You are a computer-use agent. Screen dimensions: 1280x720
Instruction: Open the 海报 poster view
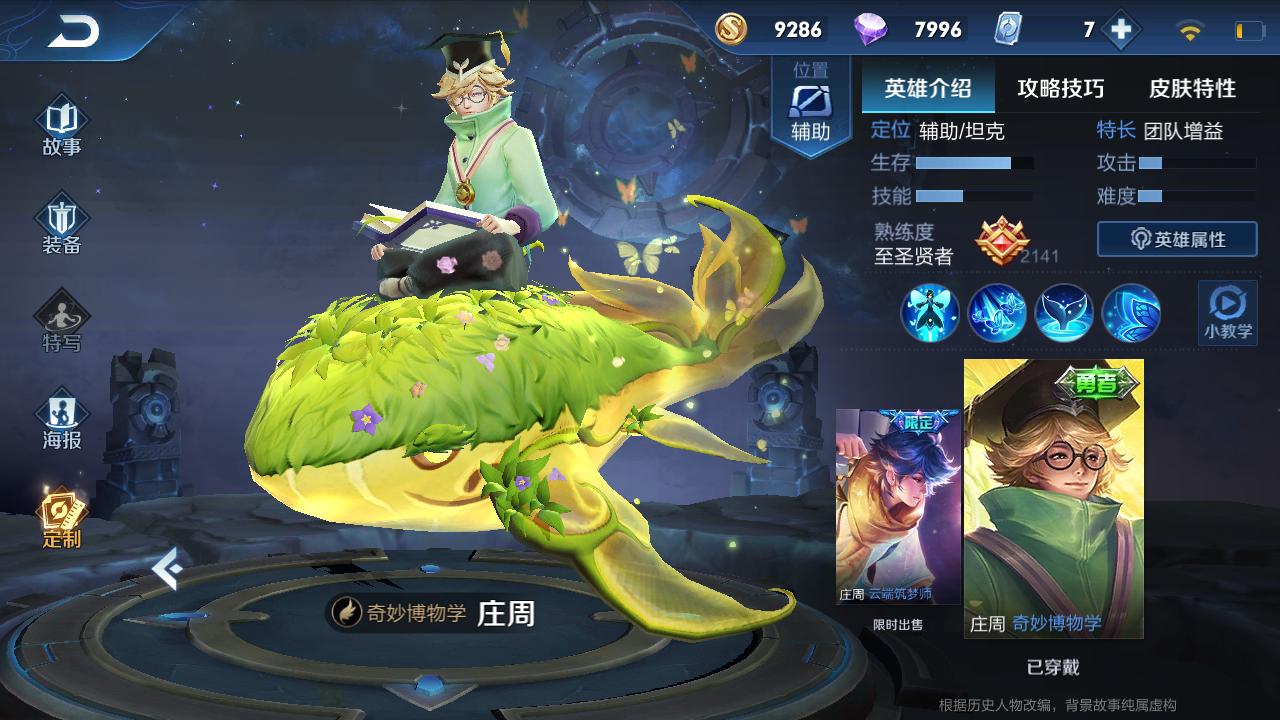pos(62,421)
